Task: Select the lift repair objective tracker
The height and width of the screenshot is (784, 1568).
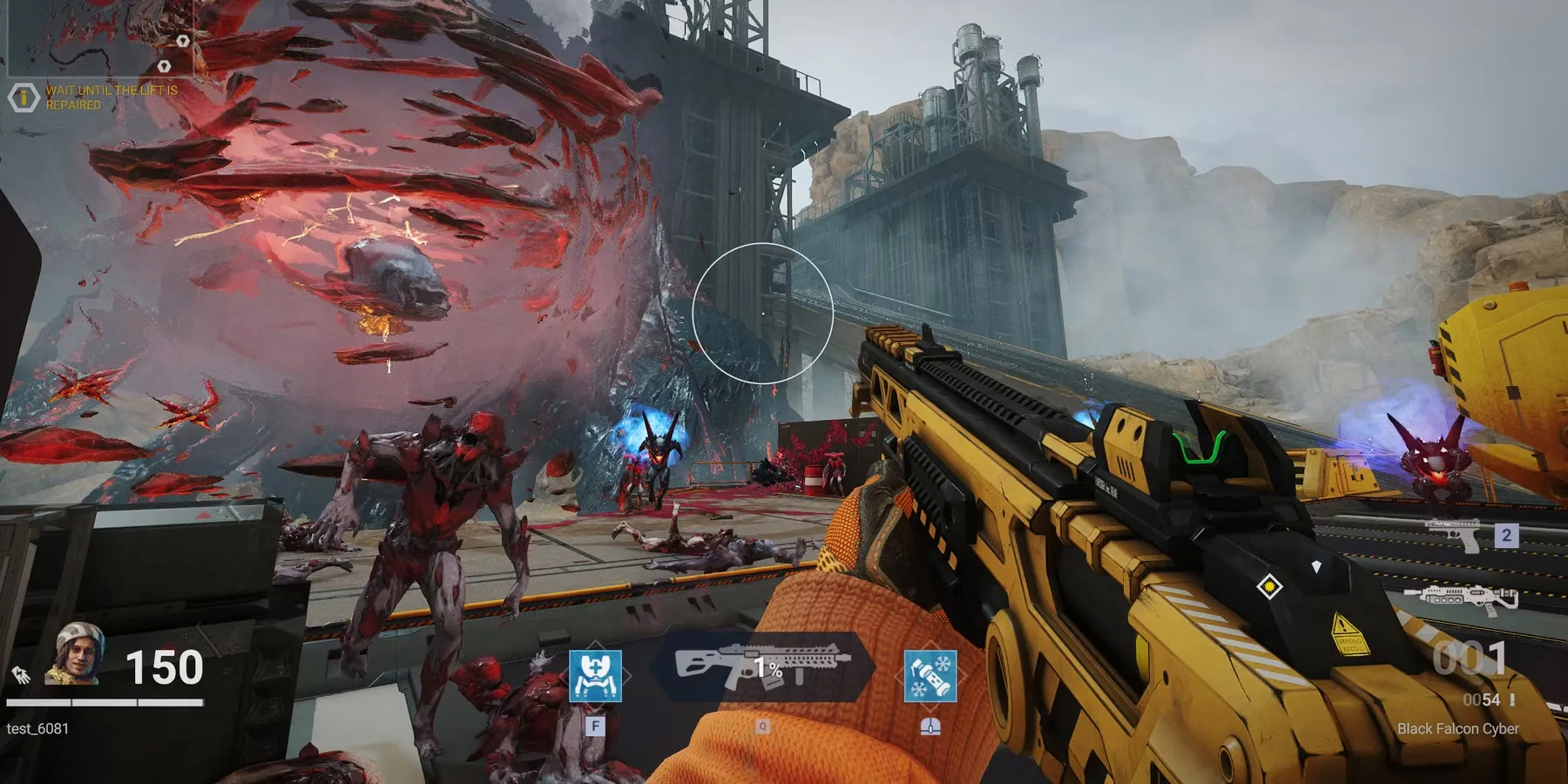Action: point(98,98)
